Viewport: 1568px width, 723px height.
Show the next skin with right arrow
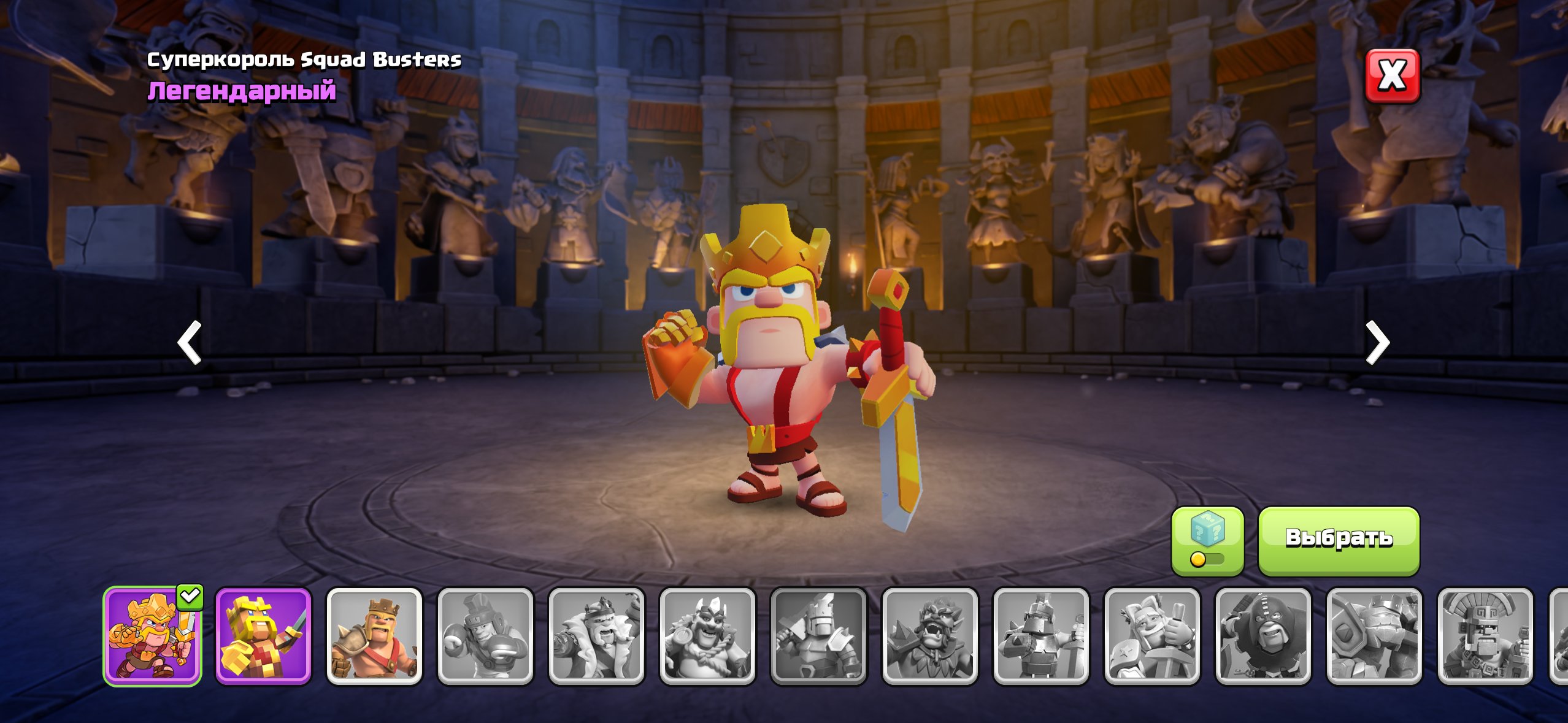(1377, 342)
